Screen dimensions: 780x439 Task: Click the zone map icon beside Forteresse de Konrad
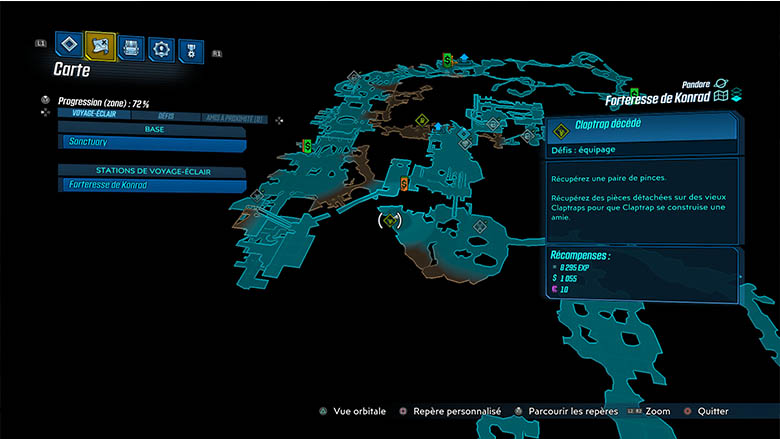pyautogui.click(x=719, y=98)
